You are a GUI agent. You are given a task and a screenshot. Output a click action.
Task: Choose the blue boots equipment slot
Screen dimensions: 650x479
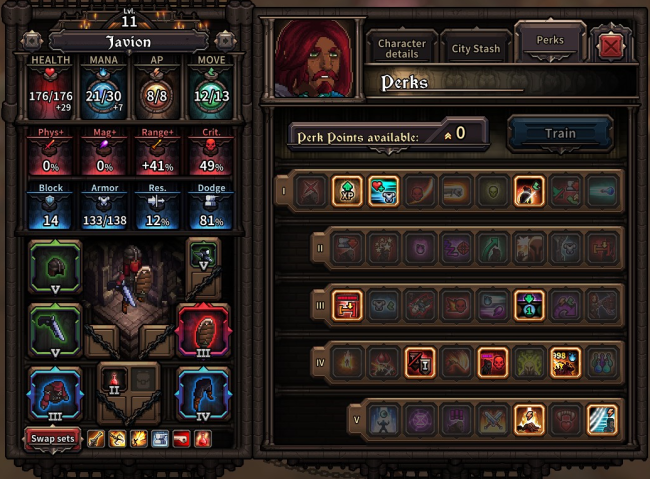tap(203, 392)
